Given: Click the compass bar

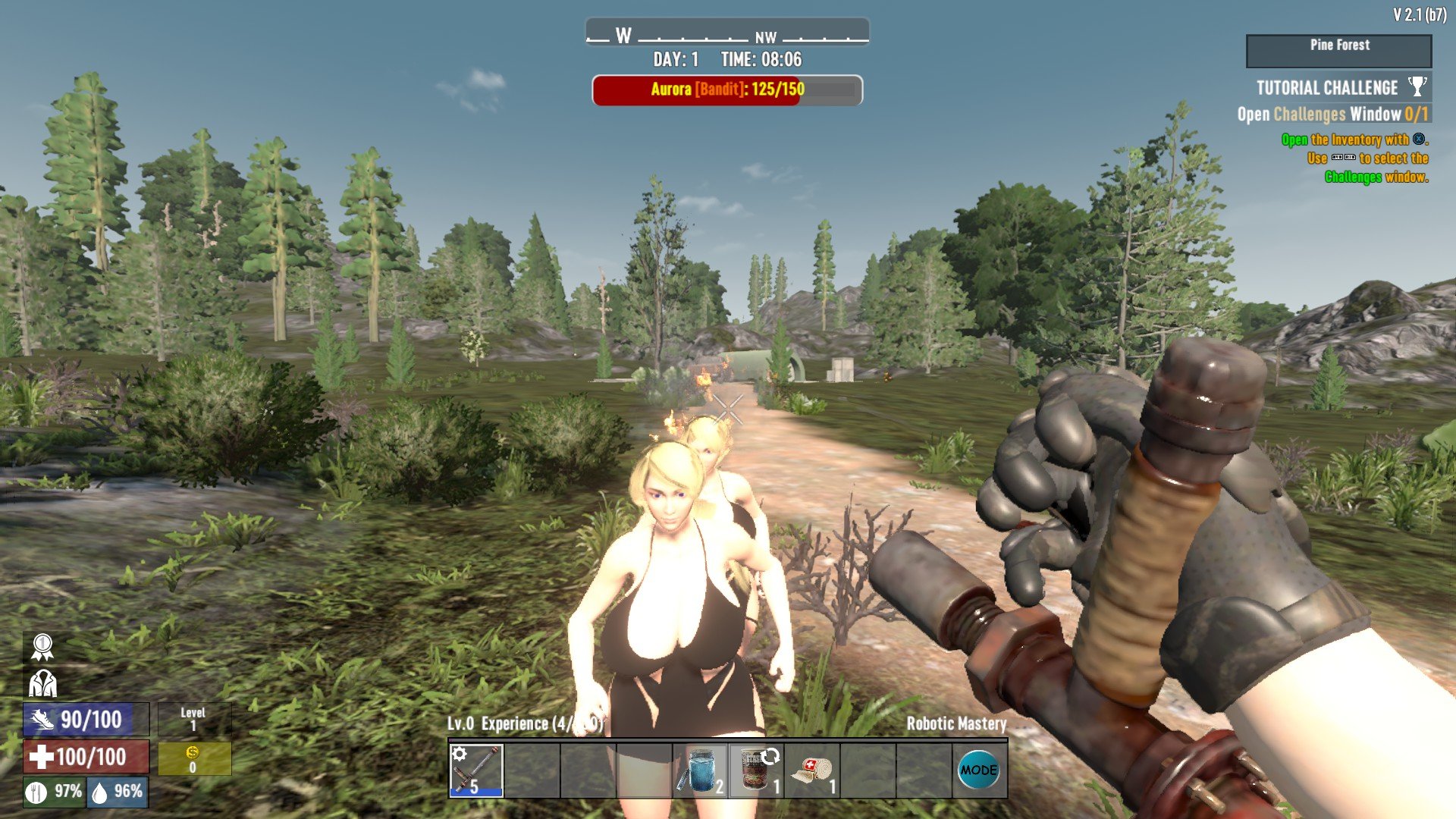Looking at the screenshot, I should coord(727,34).
